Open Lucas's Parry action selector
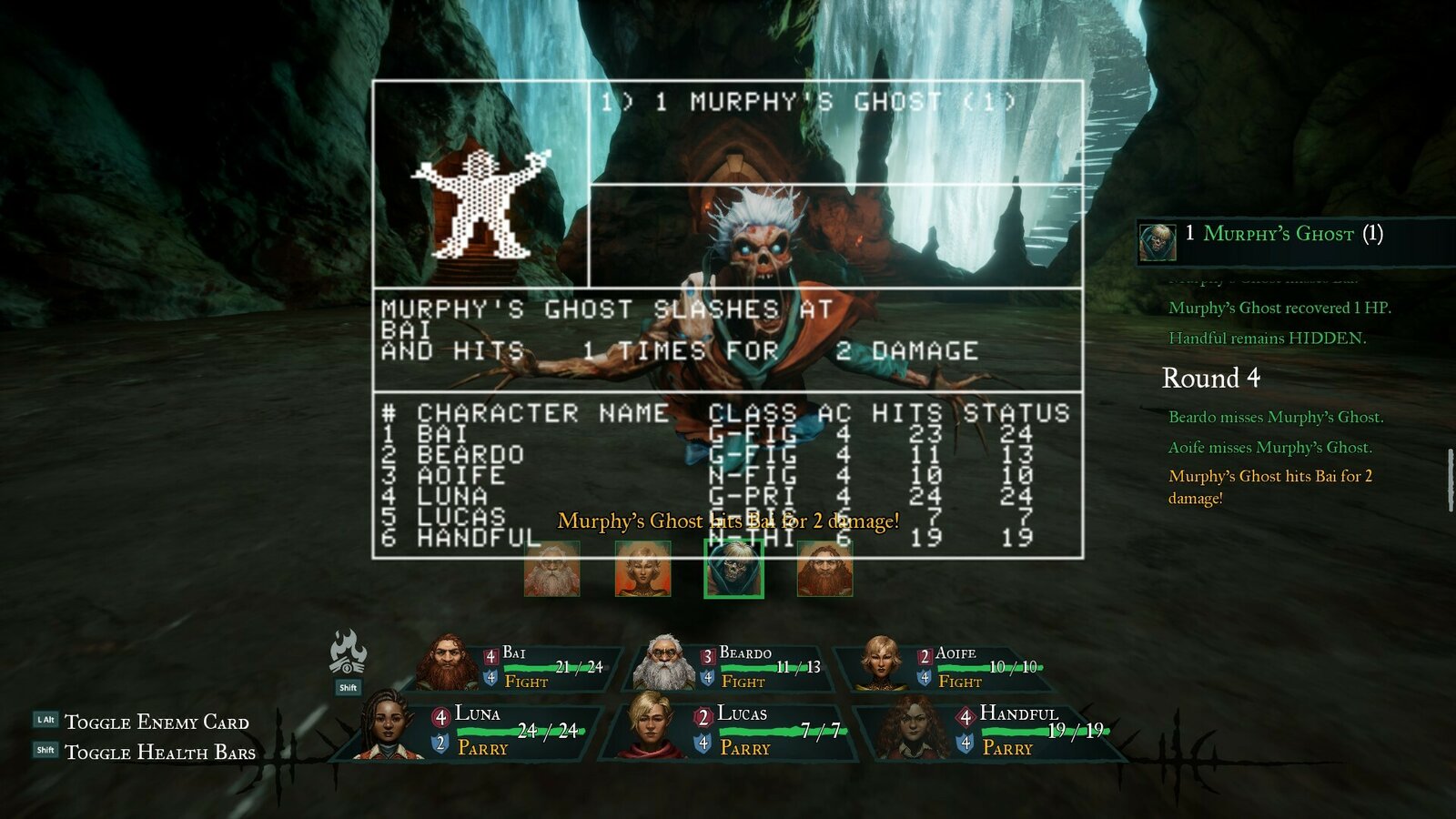1456x819 pixels. click(x=744, y=748)
